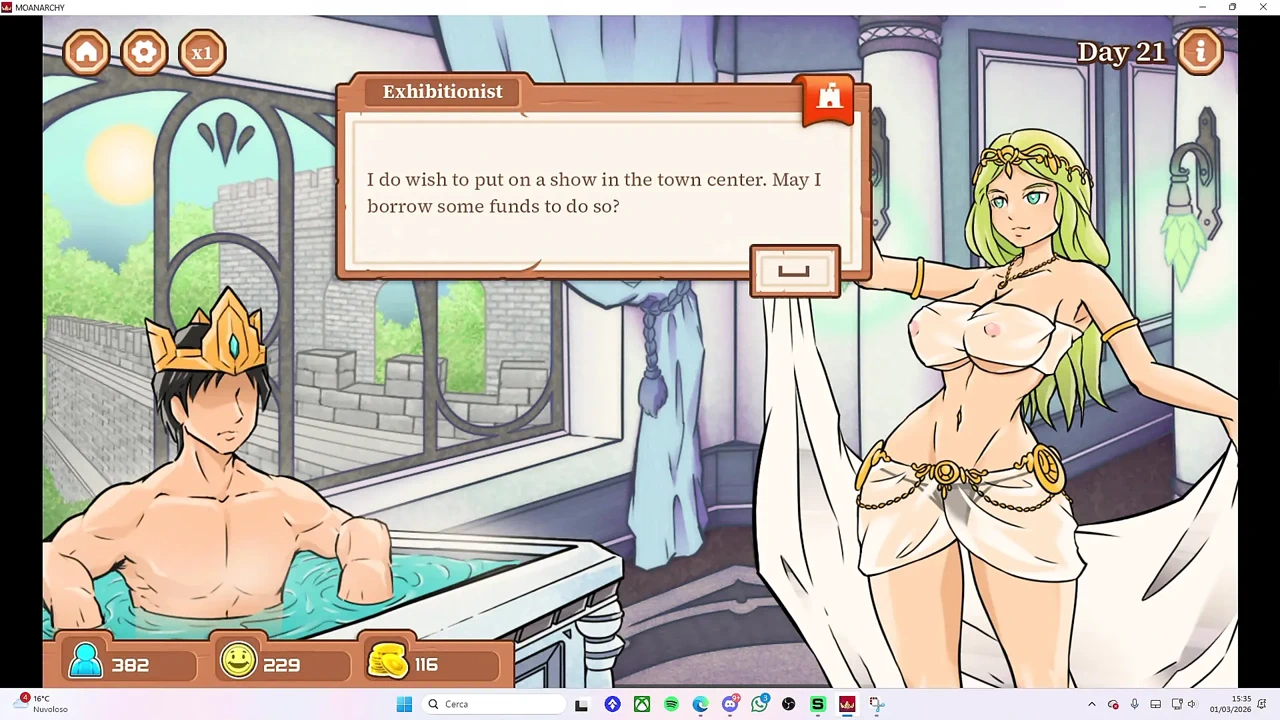Close the MOANARCHY game window
Screen dimensions: 1280x720
[x=1262, y=7]
